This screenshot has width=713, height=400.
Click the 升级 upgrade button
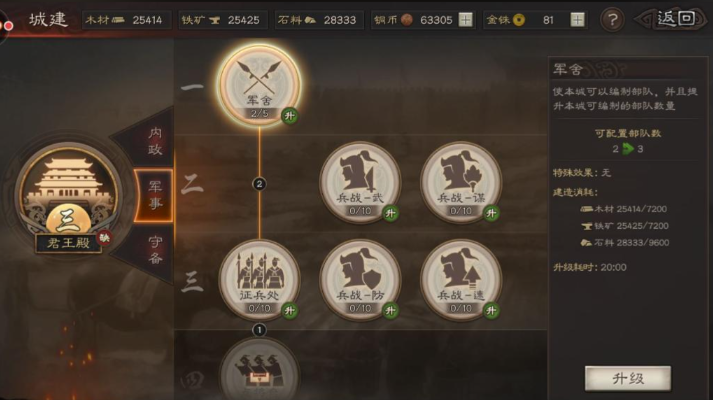627,378
